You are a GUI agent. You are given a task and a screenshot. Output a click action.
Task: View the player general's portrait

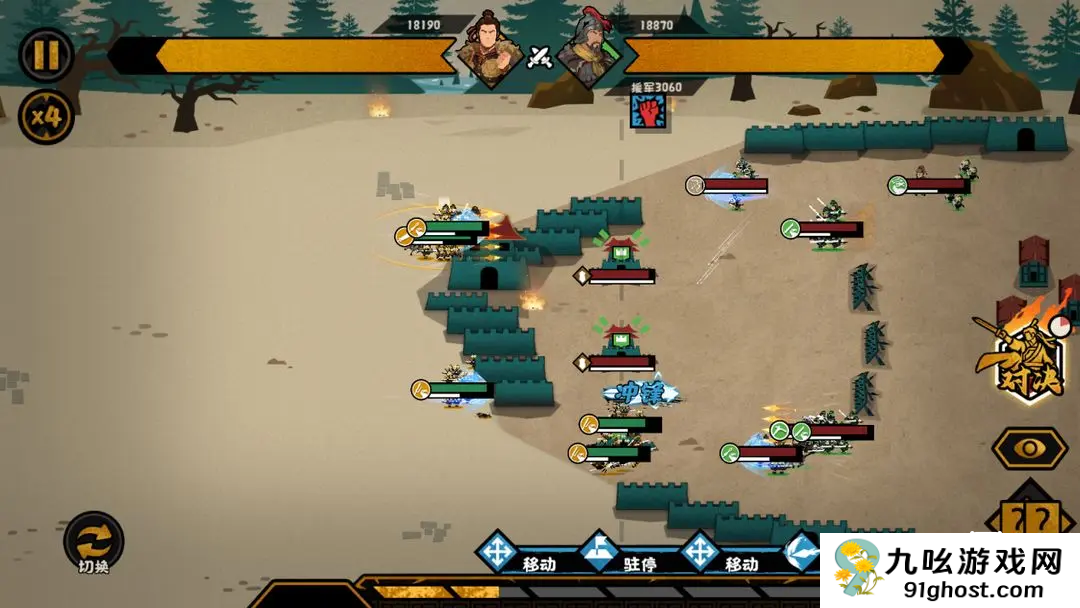tap(489, 51)
